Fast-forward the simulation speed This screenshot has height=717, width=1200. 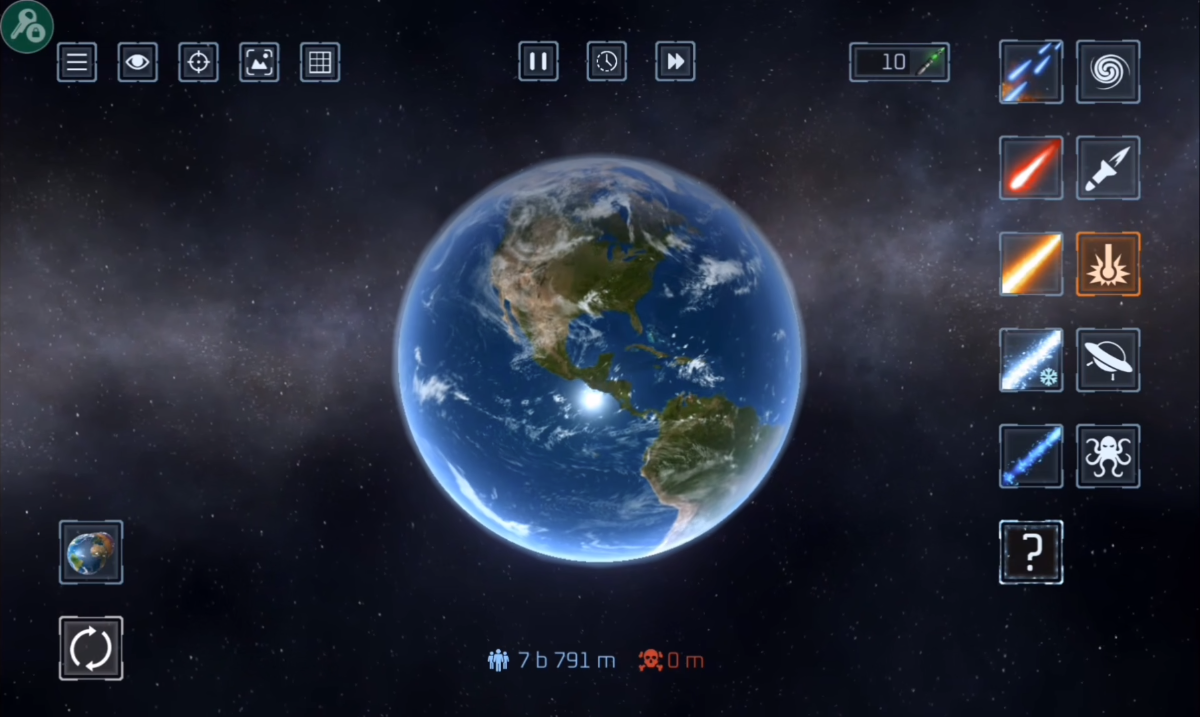675,62
